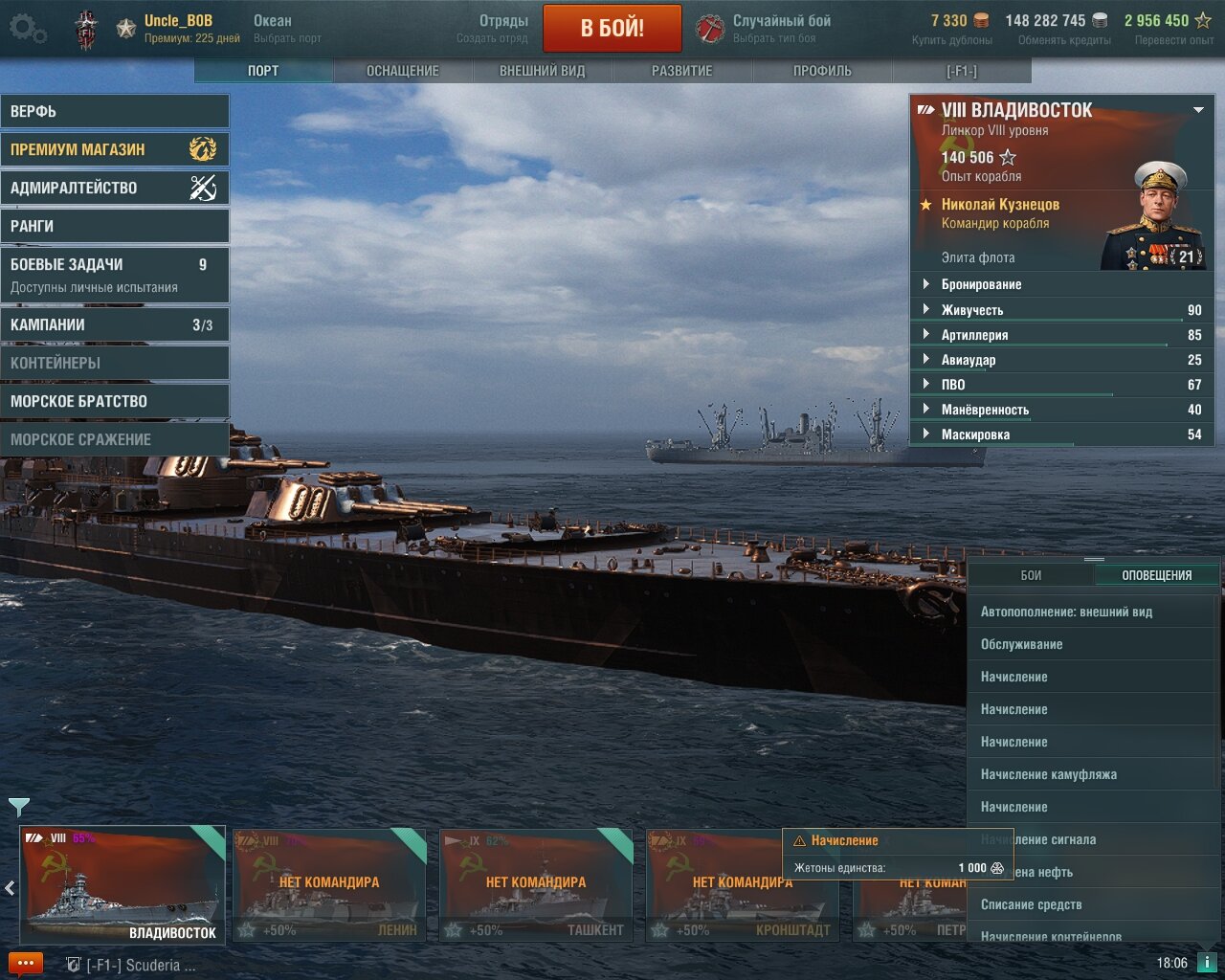1225x980 pixels.
Task: Open the [-F1-] clan tab
Action: (x=961, y=71)
